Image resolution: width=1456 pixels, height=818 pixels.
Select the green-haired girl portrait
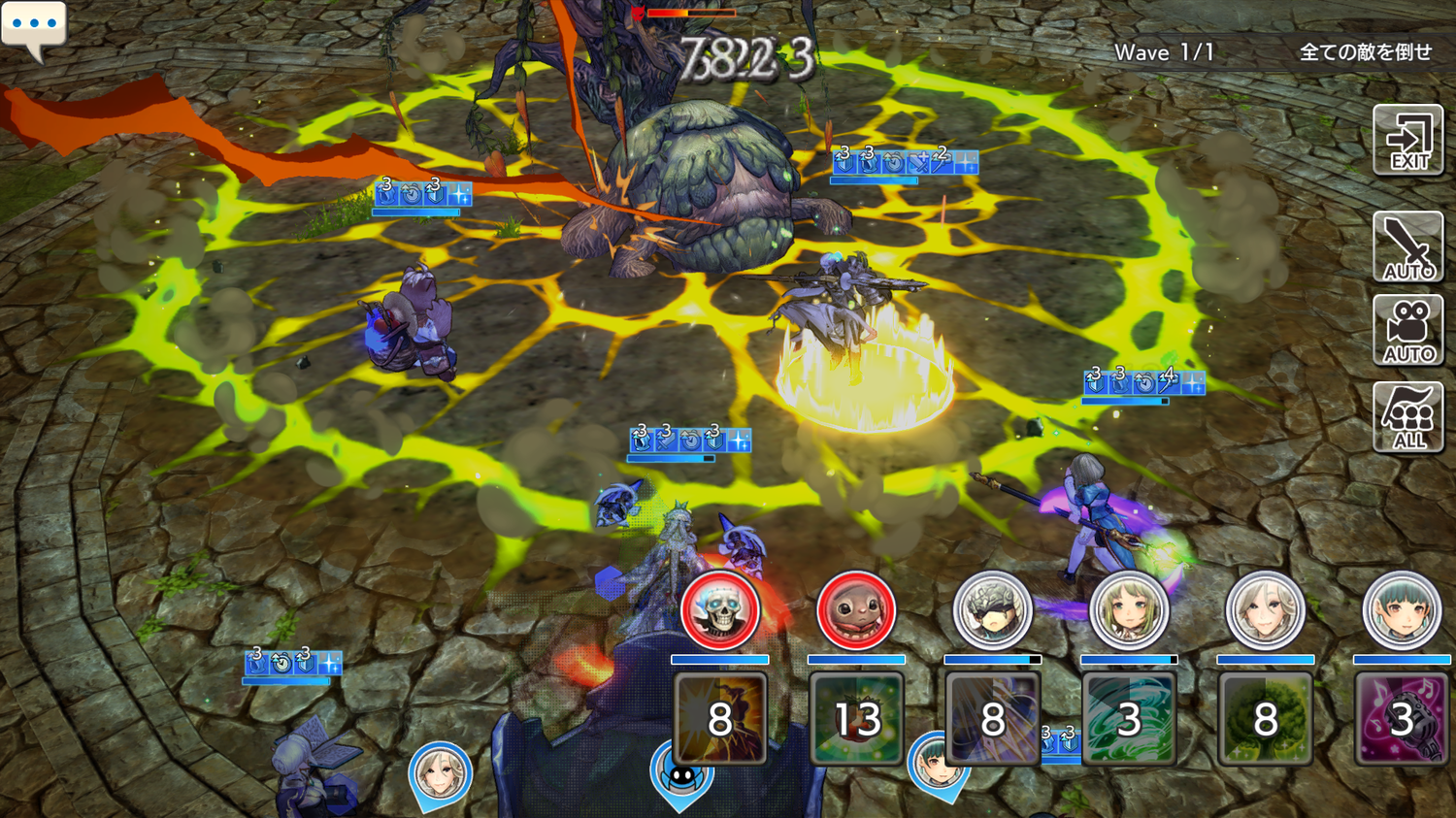(x=1128, y=611)
